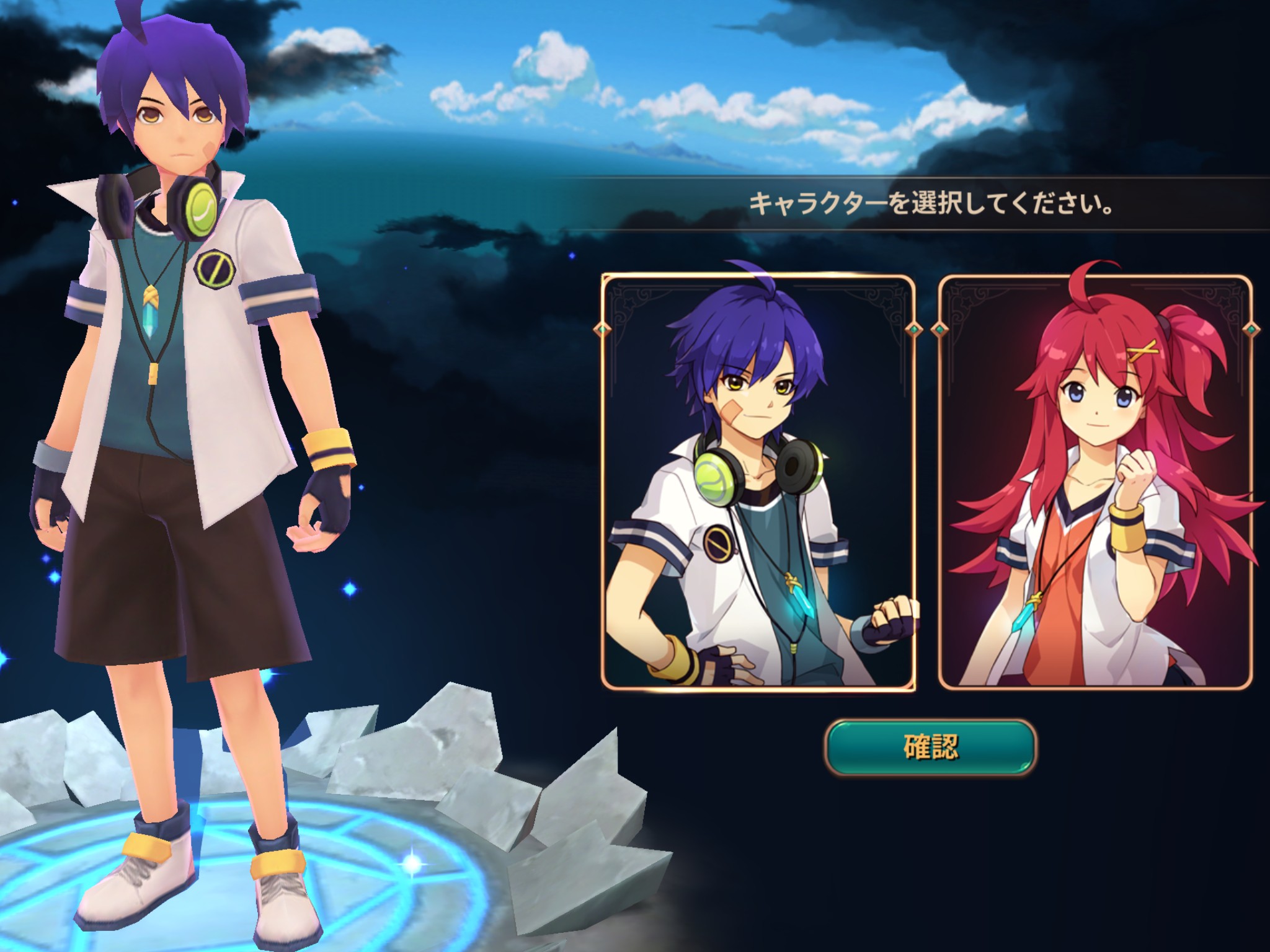The image size is (1270, 952).
Task: Select the blue-haired boy character card
Action: (758, 482)
